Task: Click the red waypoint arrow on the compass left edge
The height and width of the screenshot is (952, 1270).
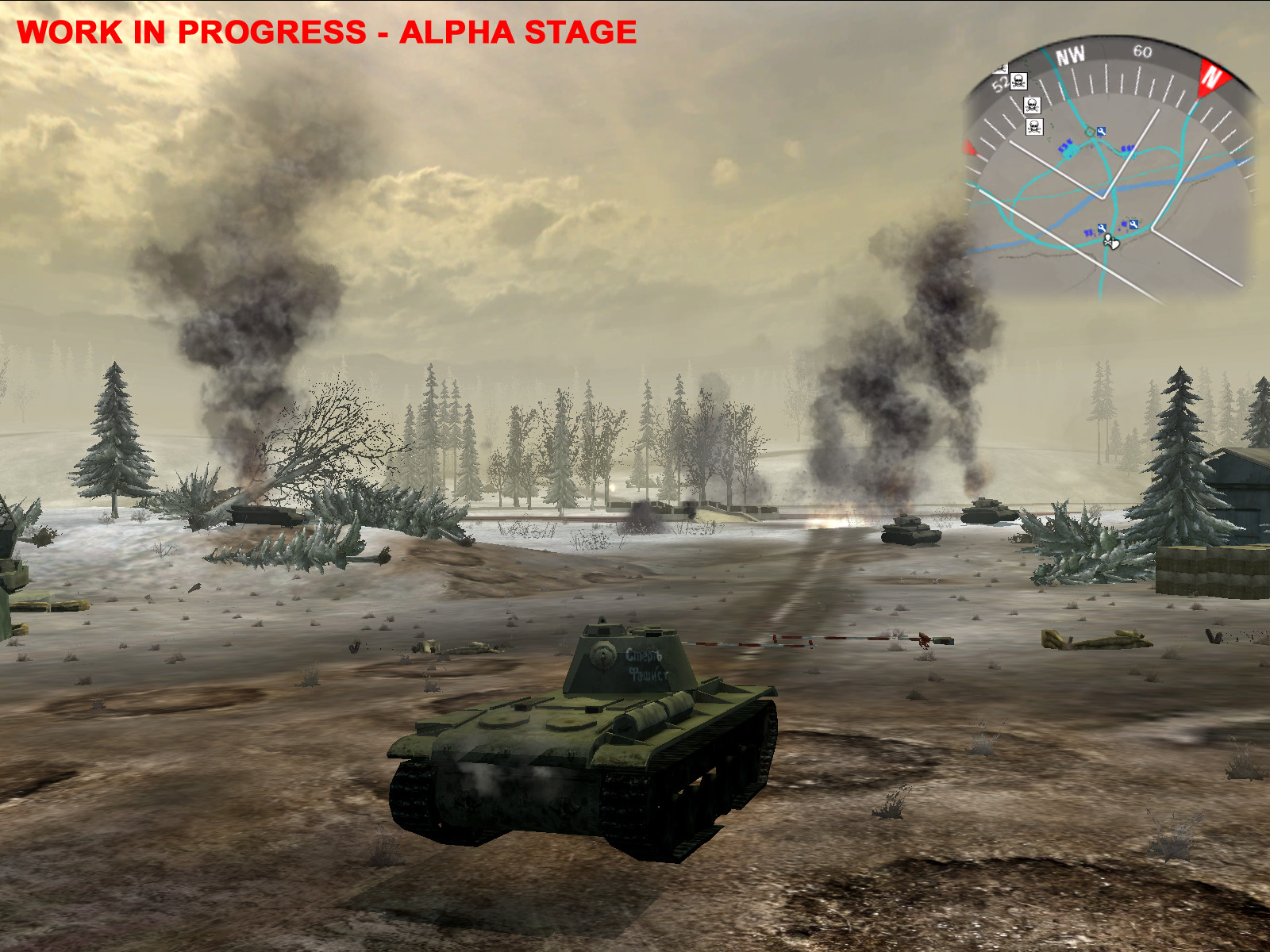Action: tap(968, 147)
